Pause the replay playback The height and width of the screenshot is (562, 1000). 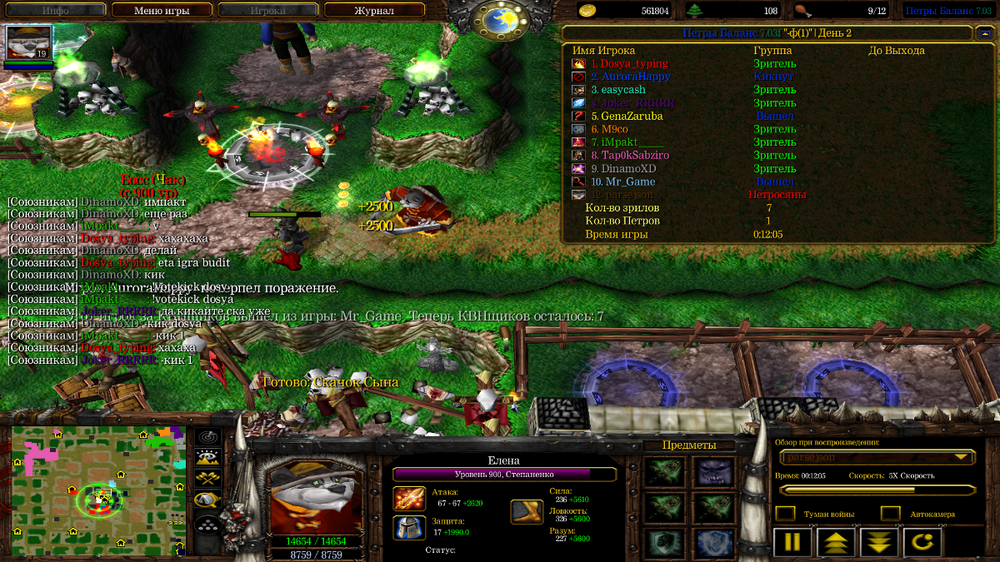(791, 543)
